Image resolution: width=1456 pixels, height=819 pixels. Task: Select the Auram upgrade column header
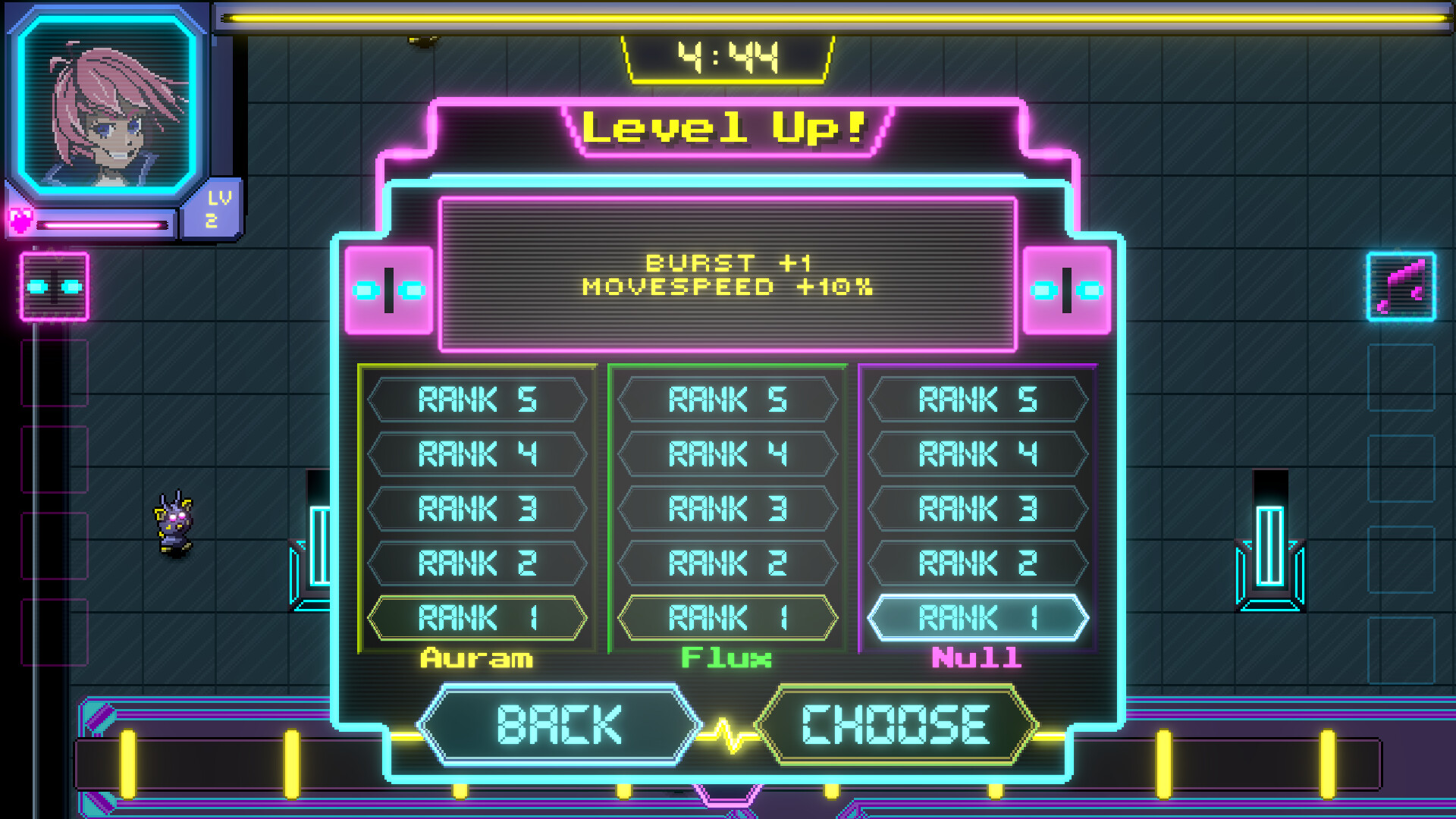tap(477, 658)
